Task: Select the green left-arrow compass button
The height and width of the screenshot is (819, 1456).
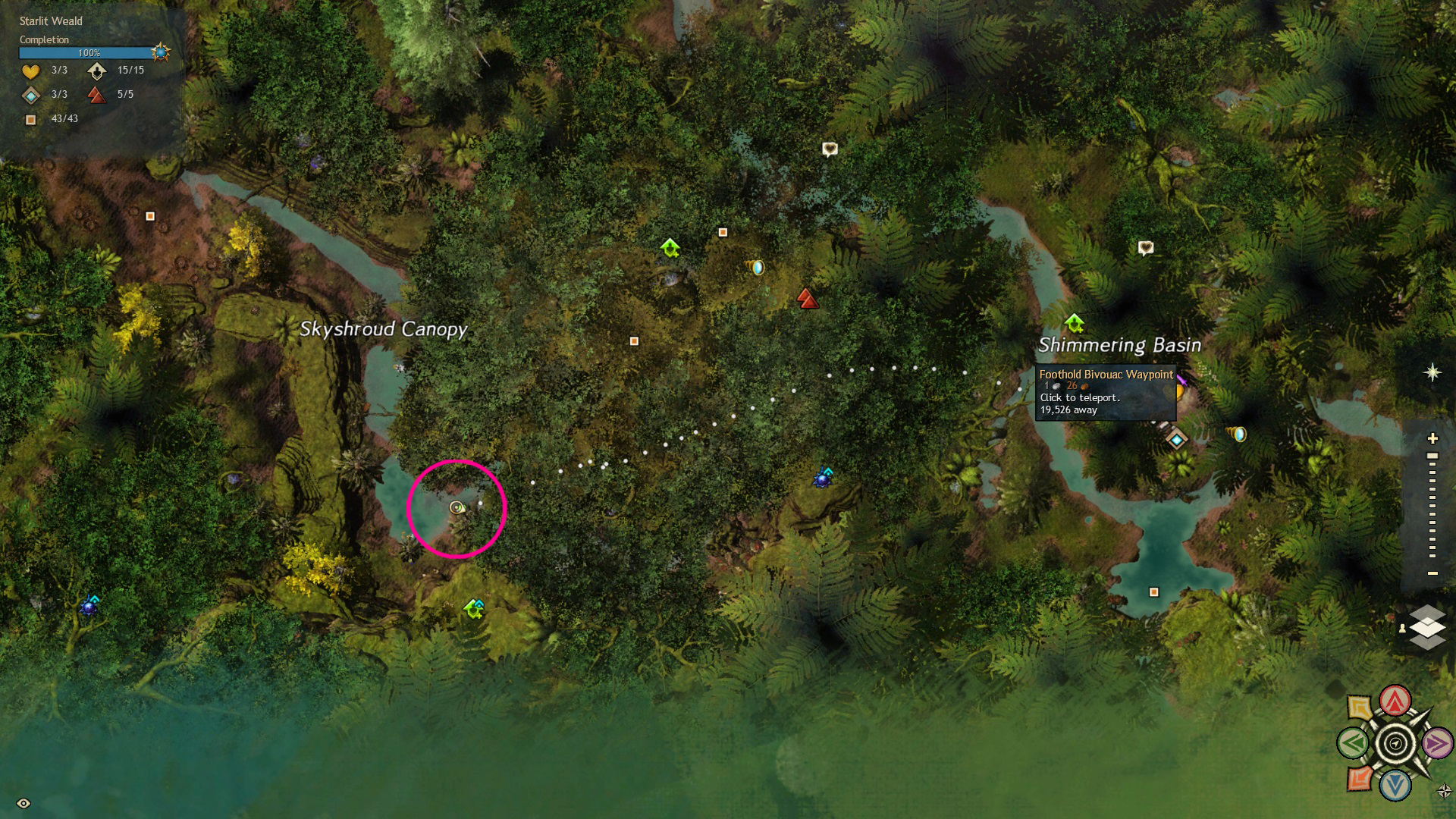Action: coord(1352,743)
